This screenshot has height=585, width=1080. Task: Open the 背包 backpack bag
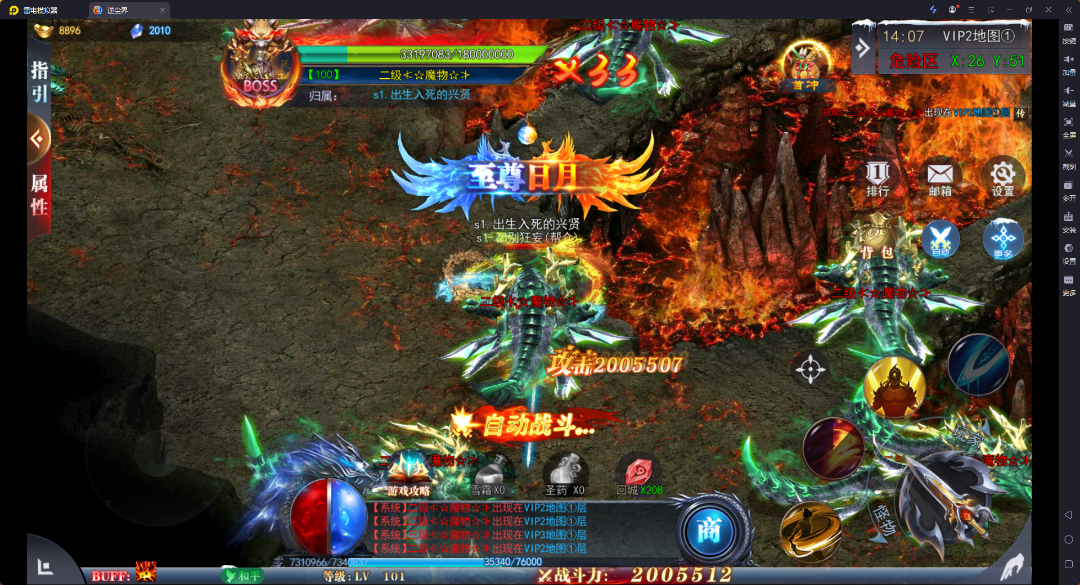878,238
